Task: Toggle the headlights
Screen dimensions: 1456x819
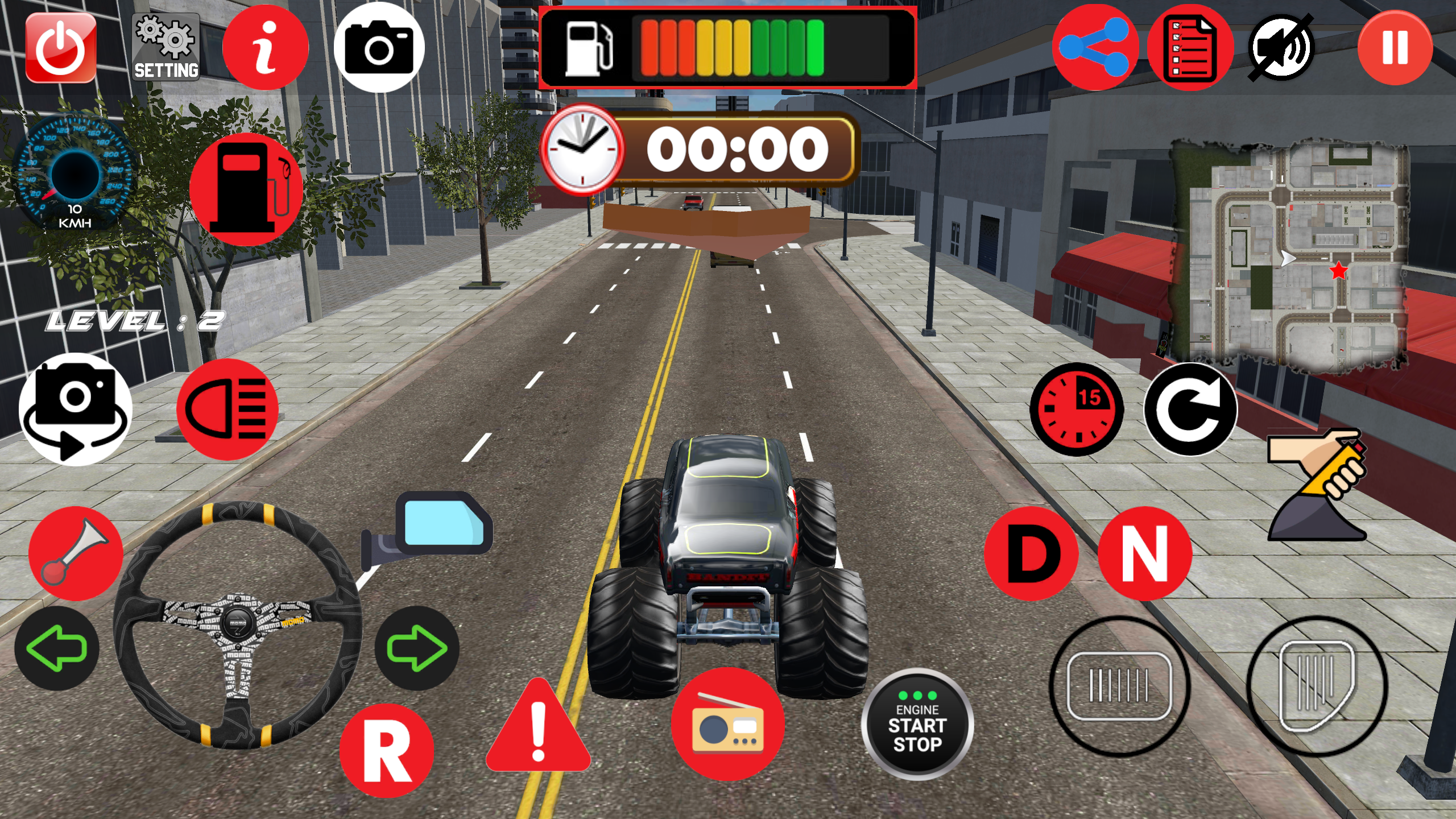Action: pos(226,409)
